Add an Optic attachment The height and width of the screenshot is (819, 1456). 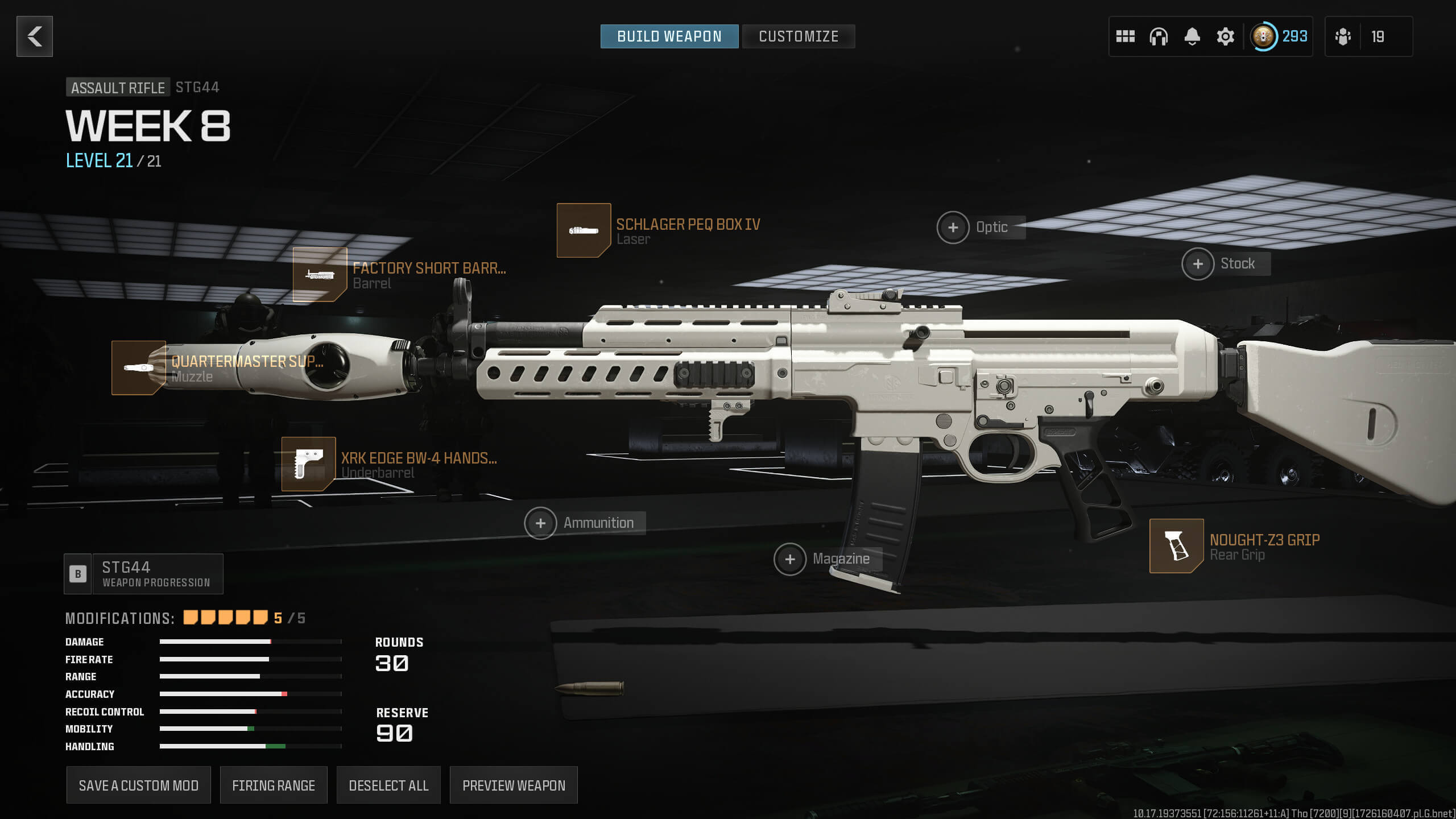click(953, 227)
